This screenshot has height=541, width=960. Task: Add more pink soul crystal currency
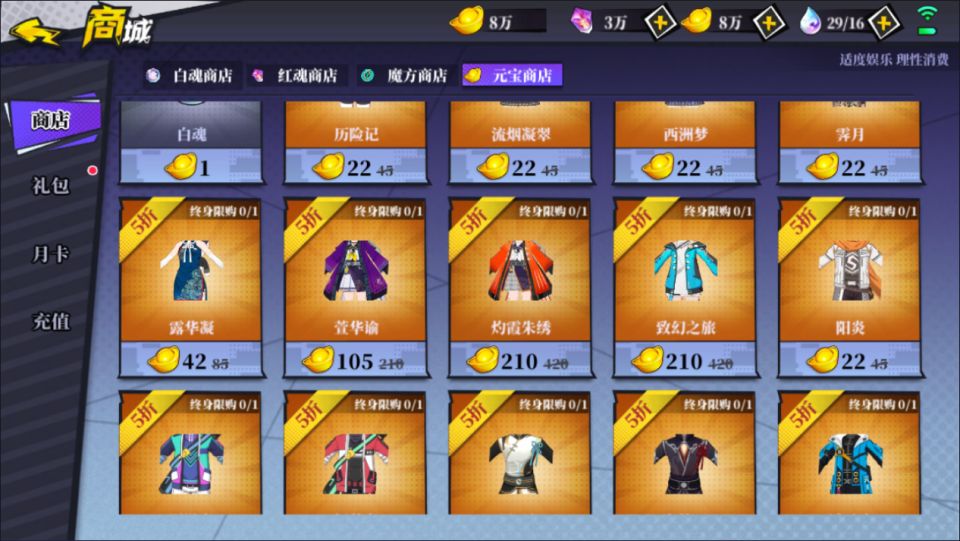point(660,22)
